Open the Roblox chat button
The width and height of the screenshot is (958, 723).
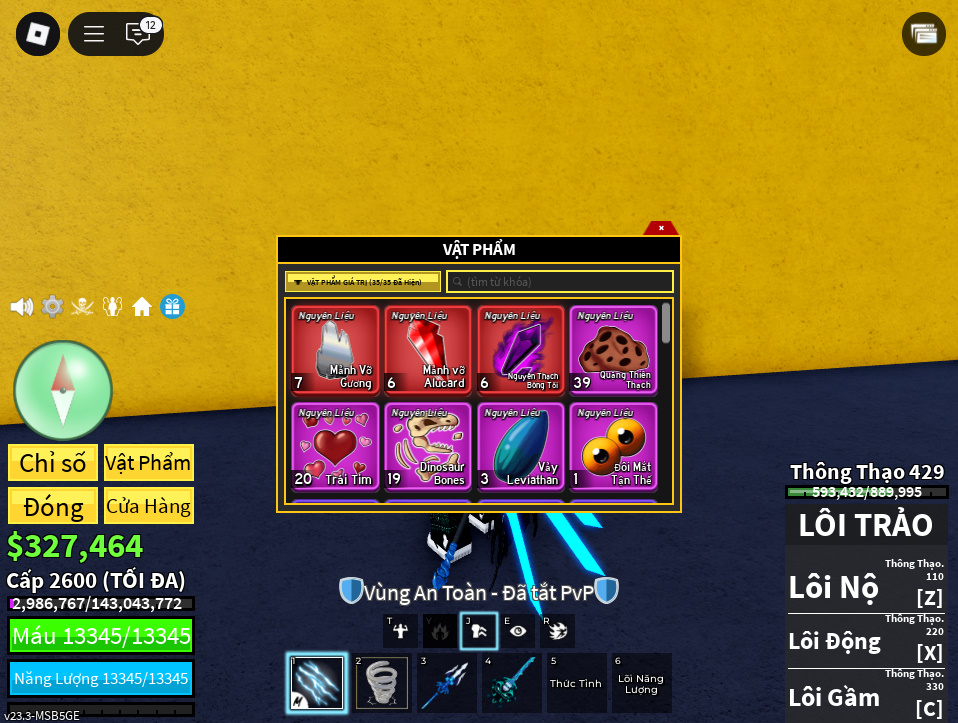(138, 34)
